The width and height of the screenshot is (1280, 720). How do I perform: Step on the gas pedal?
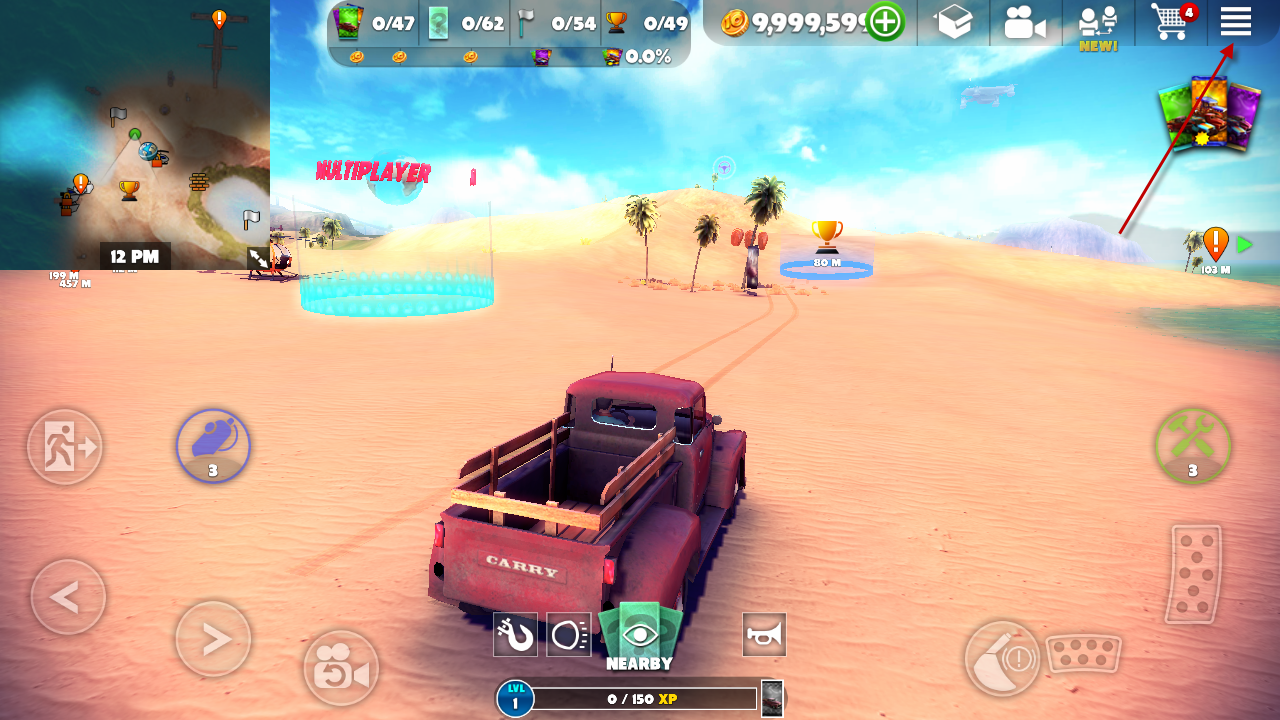click(1194, 573)
